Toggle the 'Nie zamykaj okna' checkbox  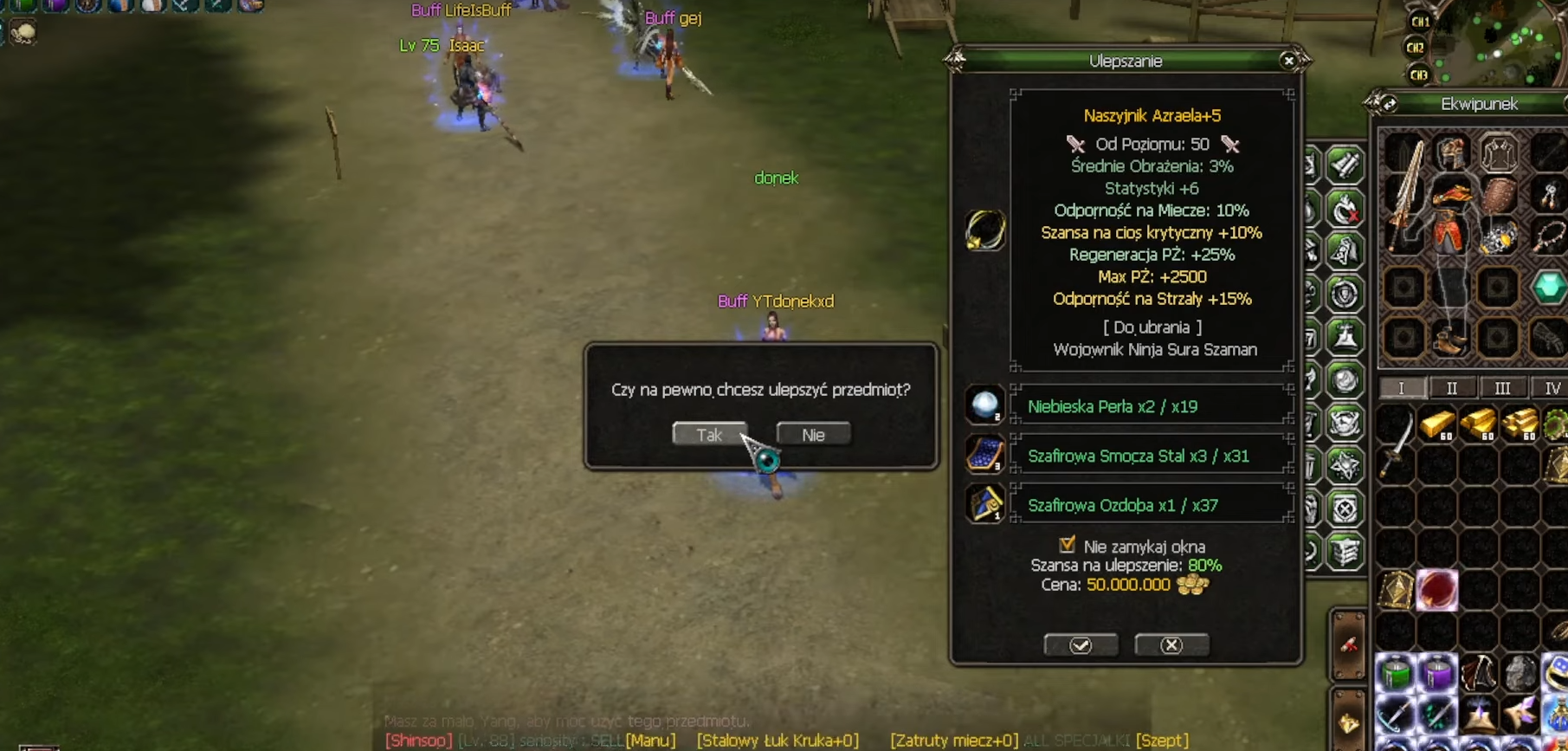coord(1067,545)
